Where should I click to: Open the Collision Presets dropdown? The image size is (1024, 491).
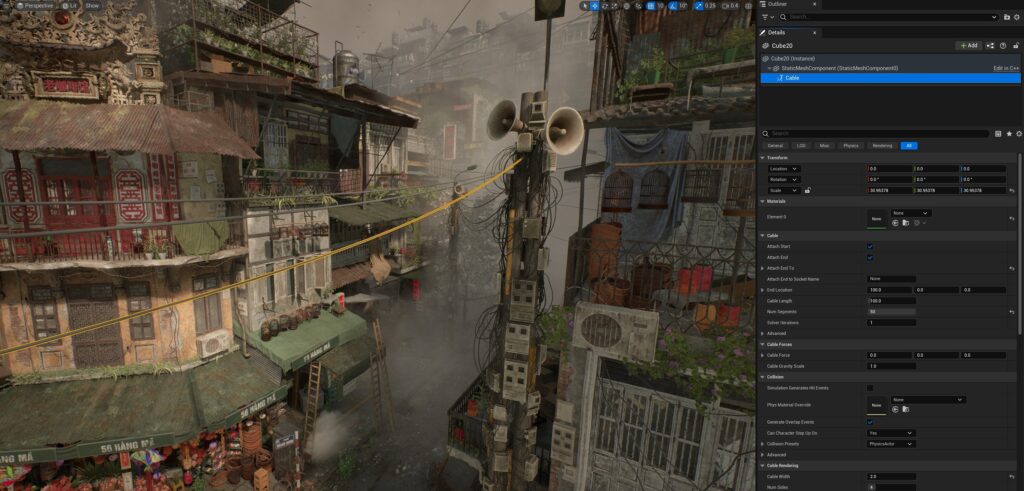pyautogui.click(x=891, y=443)
